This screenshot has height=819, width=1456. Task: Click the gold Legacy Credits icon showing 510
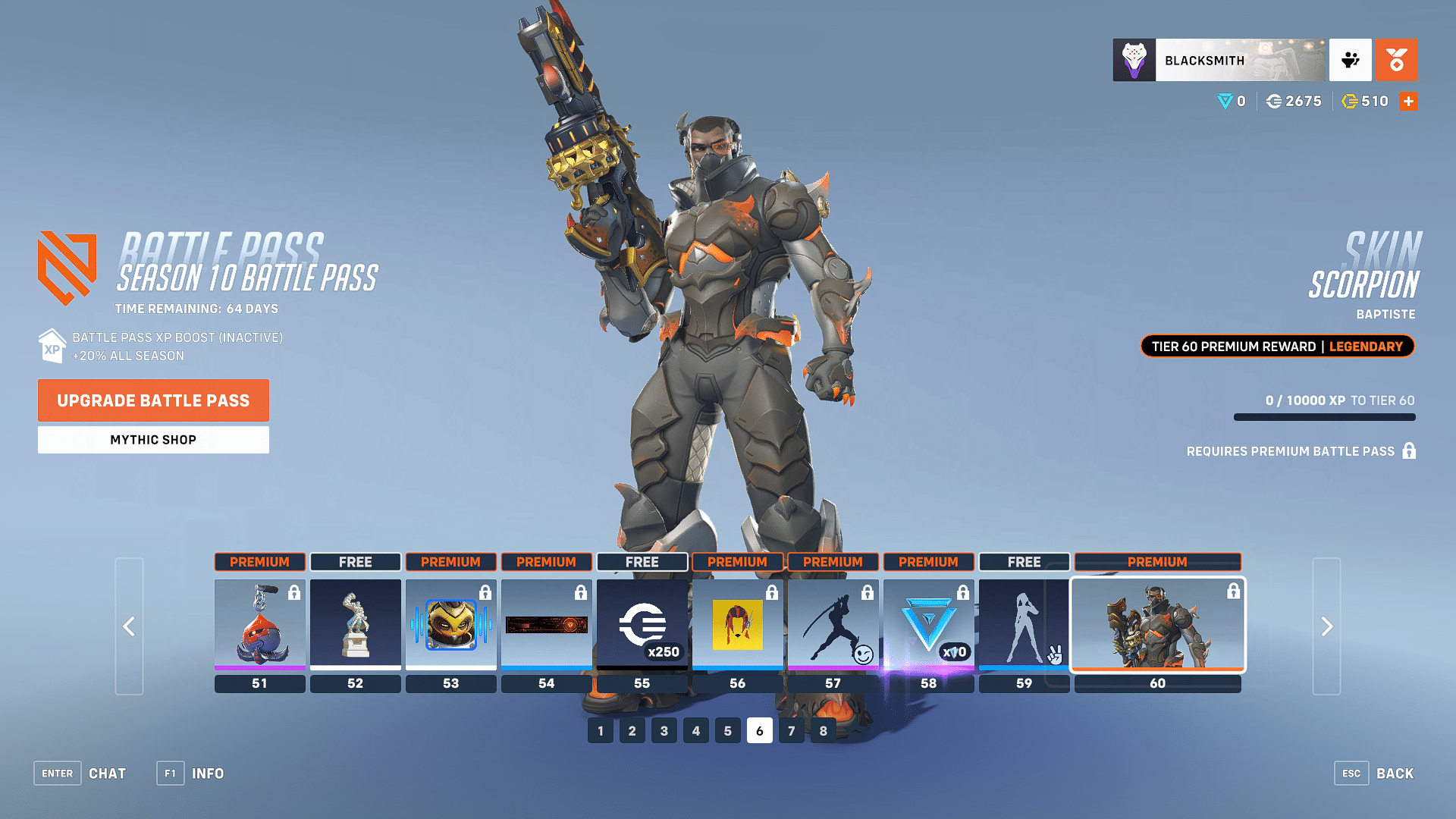[1351, 101]
